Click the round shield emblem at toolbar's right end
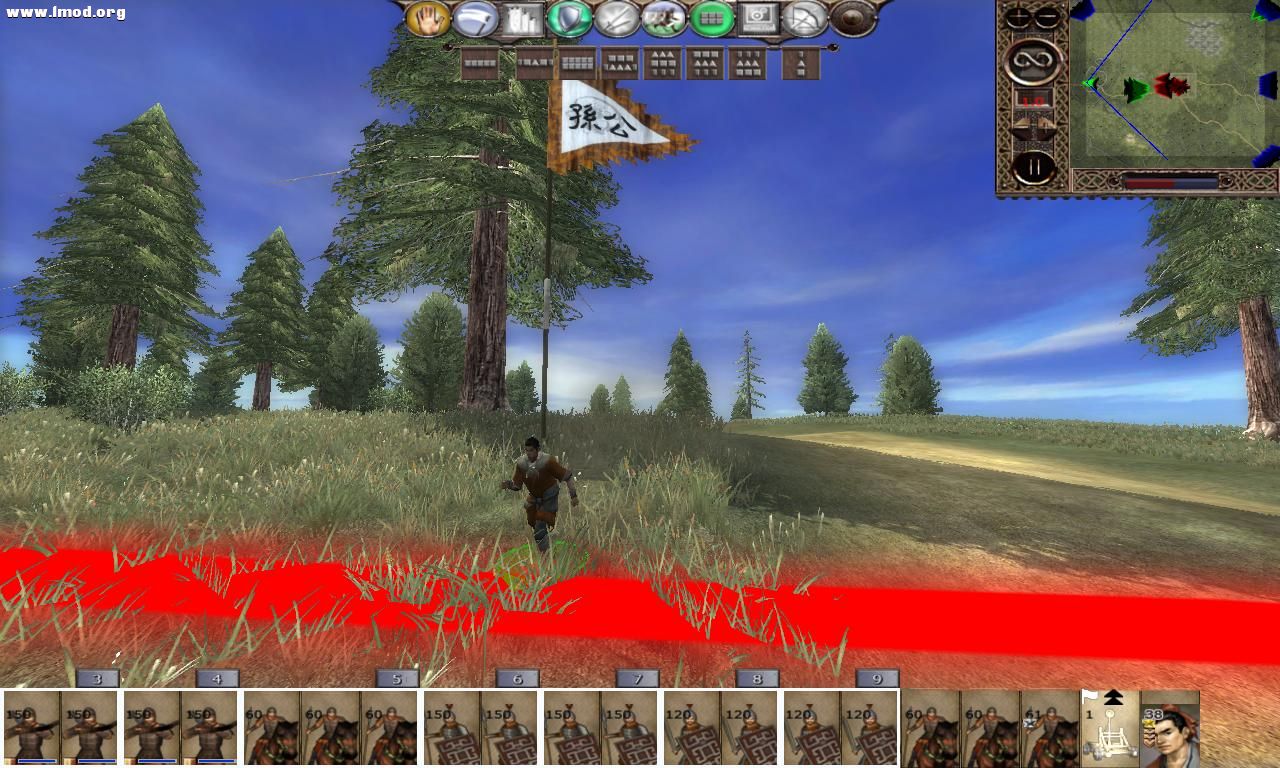The height and width of the screenshot is (768, 1280). [x=850, y=18]
